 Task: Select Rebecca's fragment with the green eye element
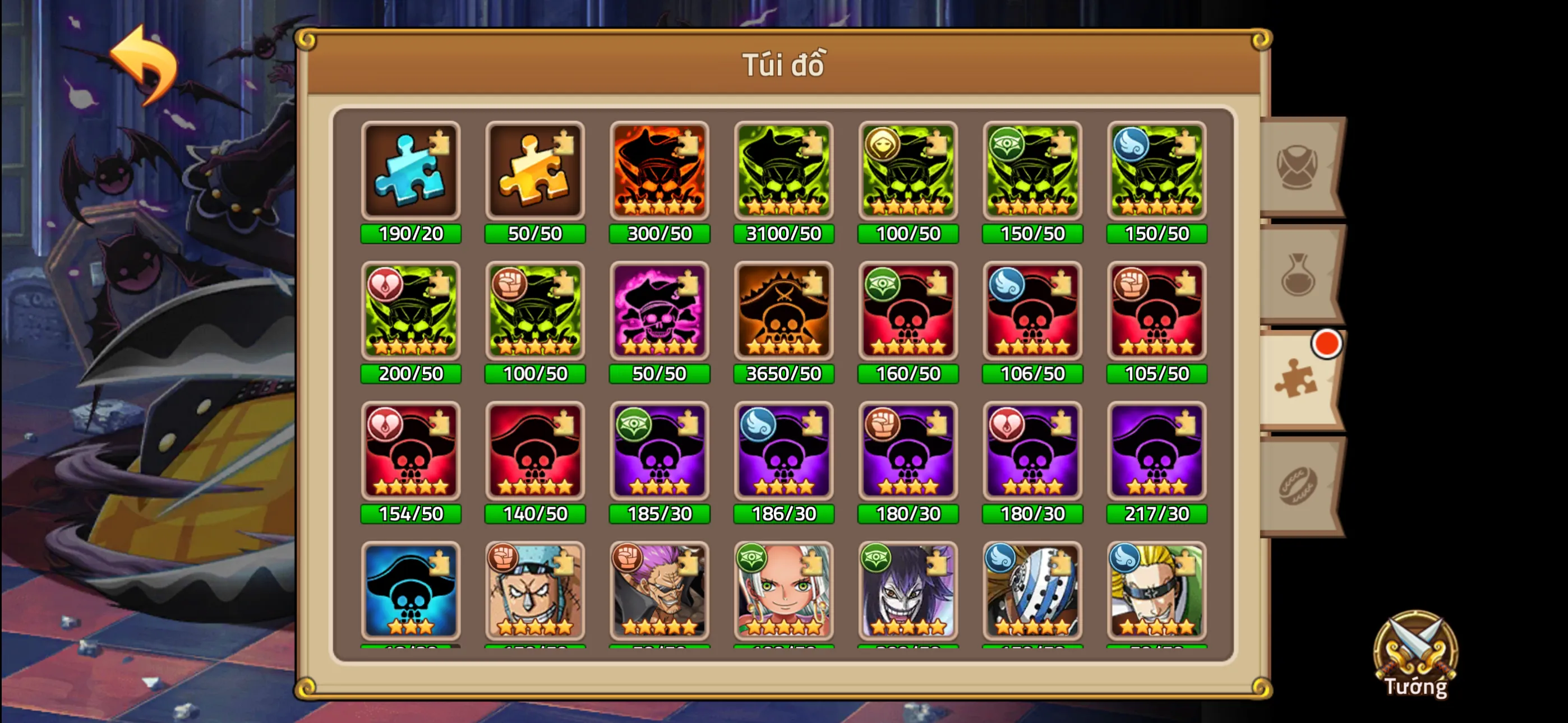pos(784,591)
